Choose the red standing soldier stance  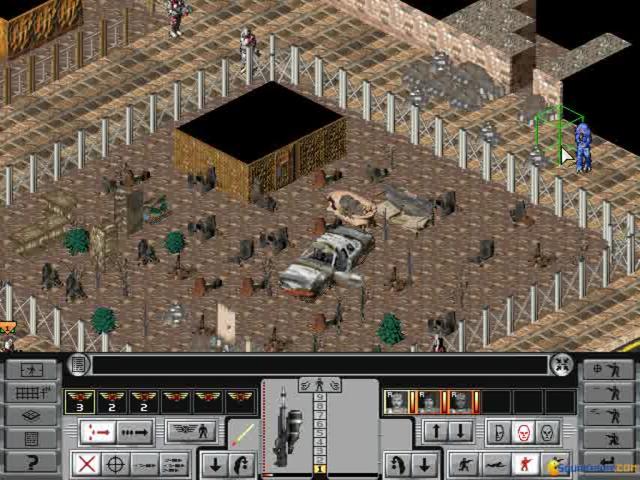click(x=522, y=464)
